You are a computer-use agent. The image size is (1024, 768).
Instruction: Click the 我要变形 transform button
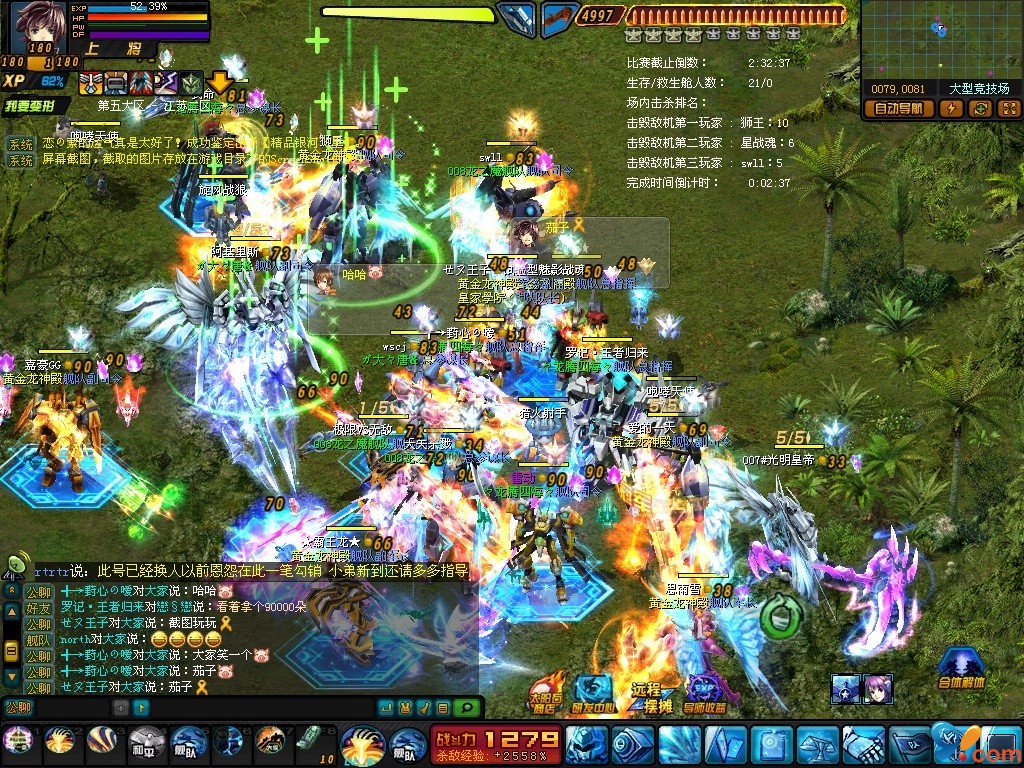(x=37, y=106)
